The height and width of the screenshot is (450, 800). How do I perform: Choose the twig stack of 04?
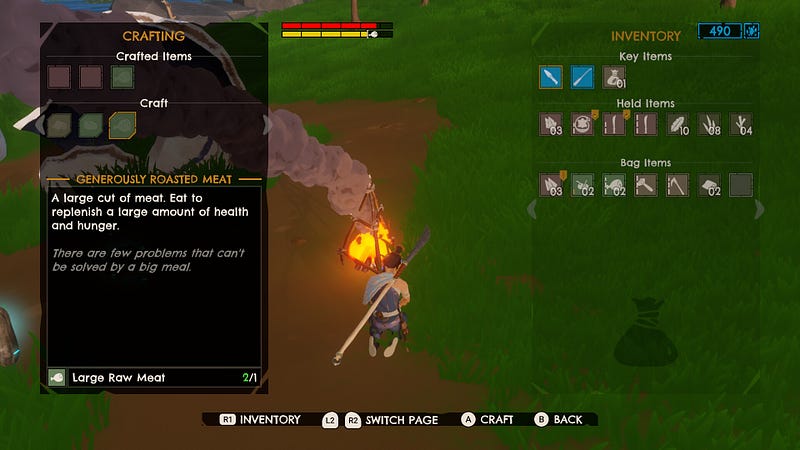(x=741, y=124)
